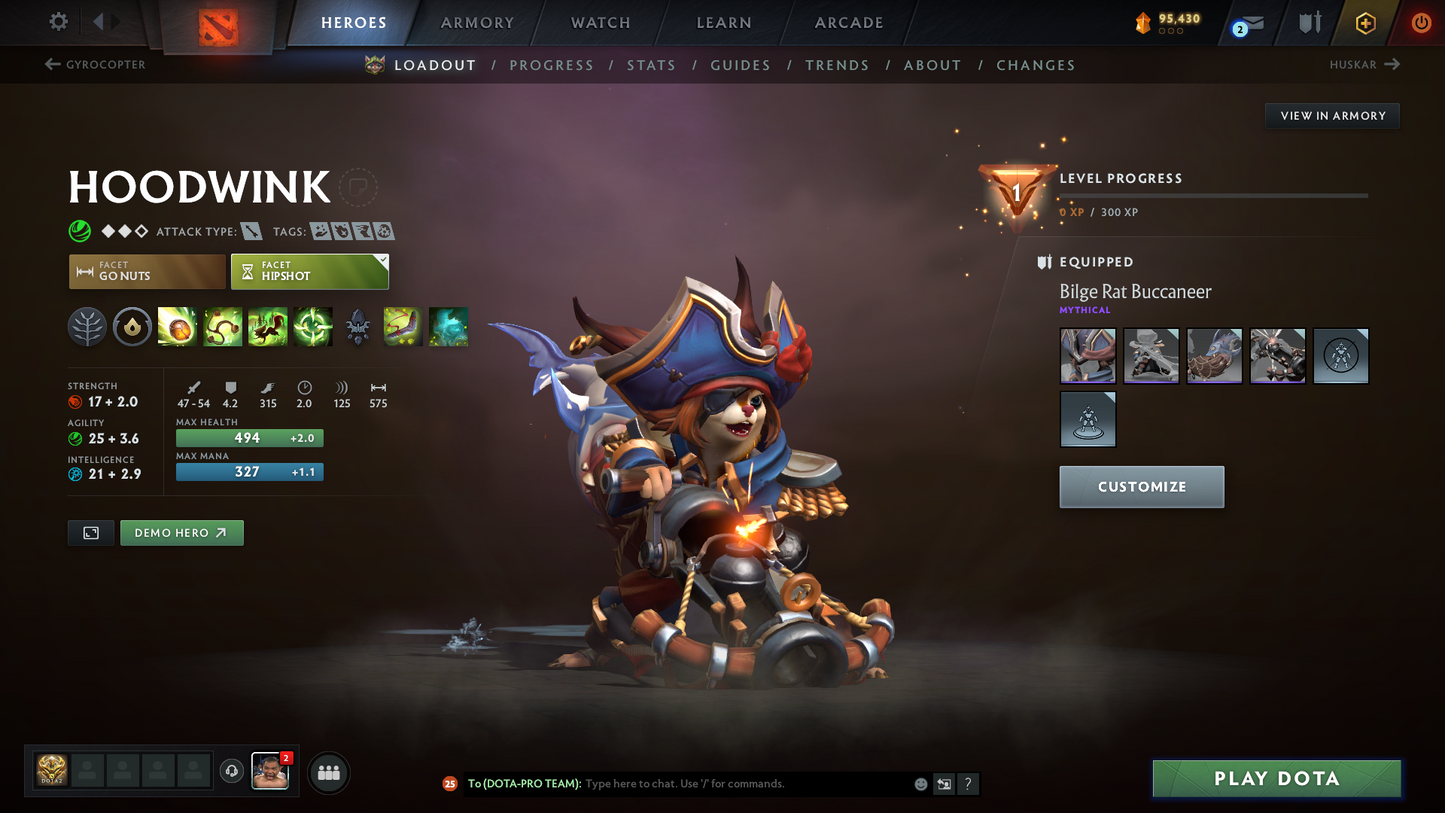Toggle fullscreen hero portrait view
1445x813 pixels.
(x=90, y=532)
